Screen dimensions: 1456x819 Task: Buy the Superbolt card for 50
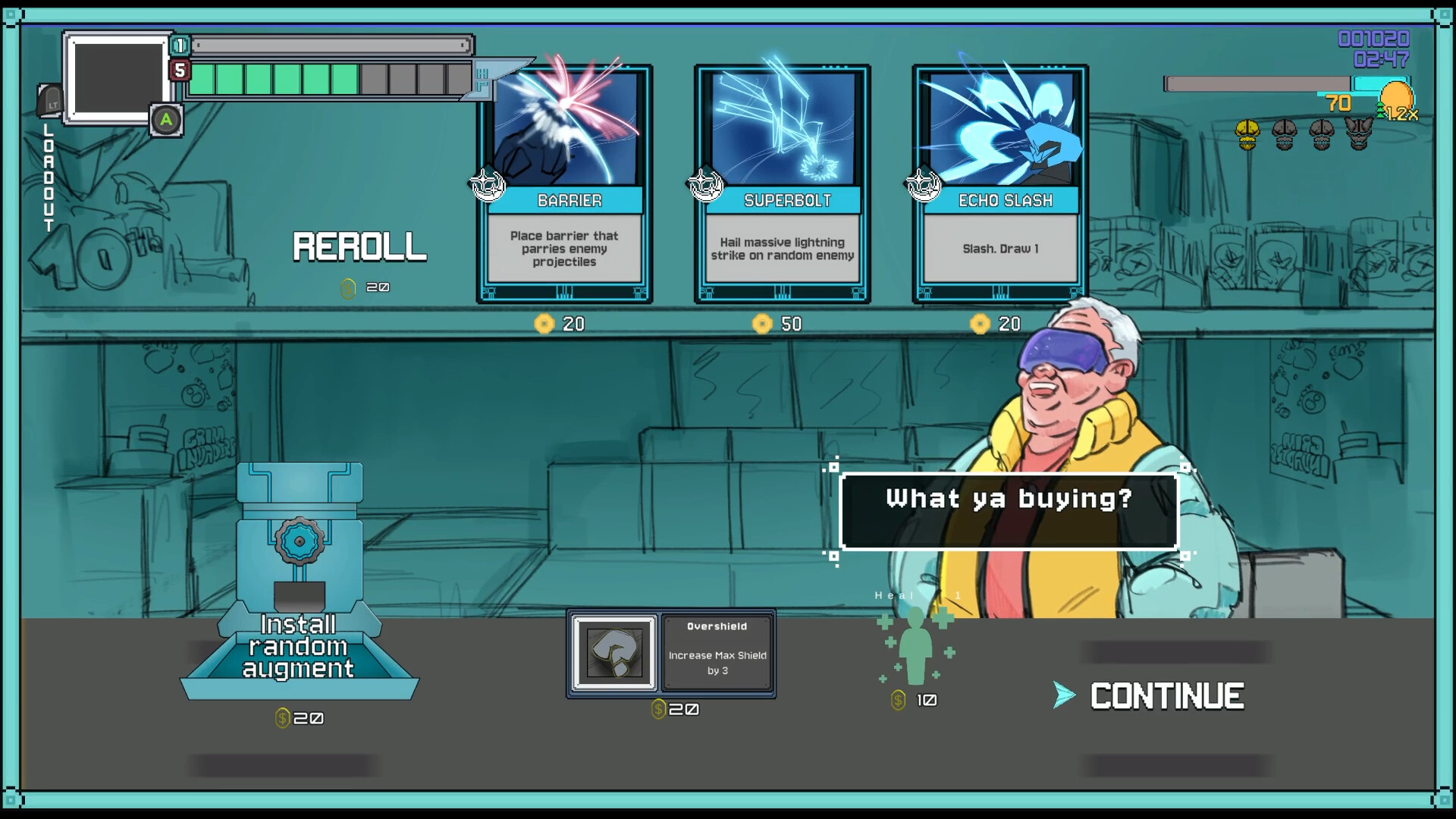[783, 182]
